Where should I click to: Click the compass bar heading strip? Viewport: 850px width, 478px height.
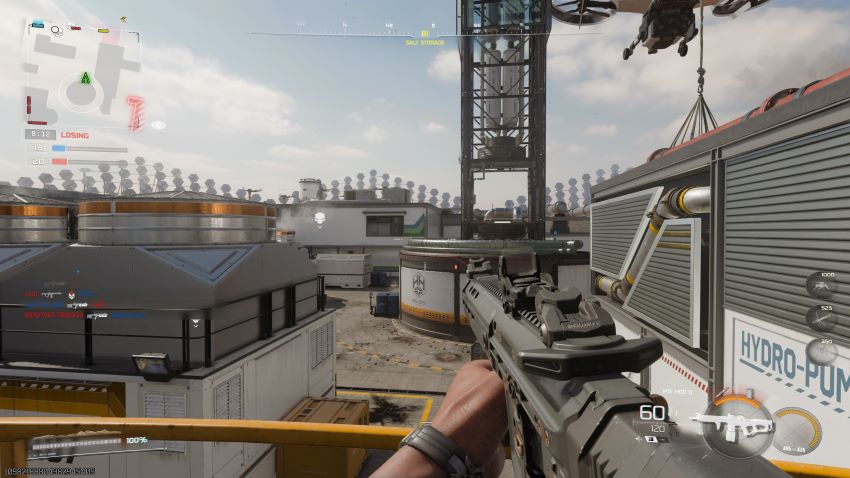(424, 34)
